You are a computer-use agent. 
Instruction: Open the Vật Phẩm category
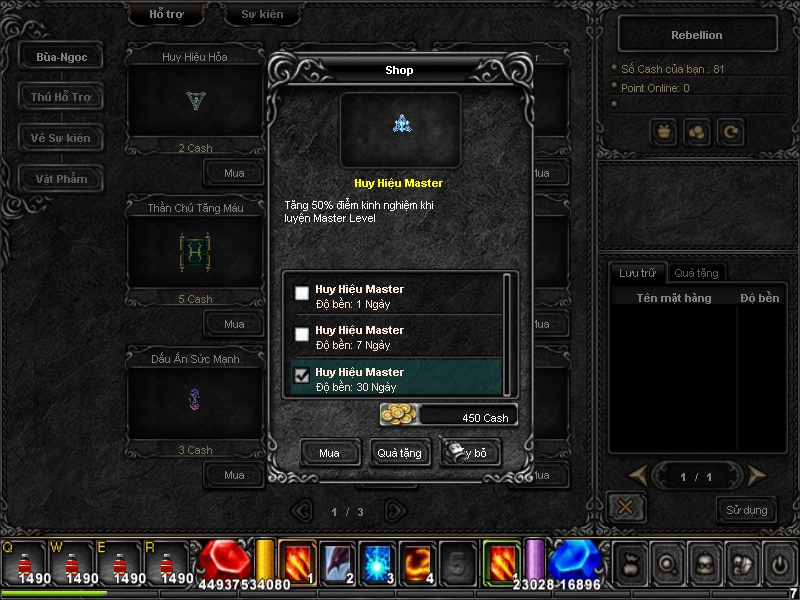[x=61, y=179]
